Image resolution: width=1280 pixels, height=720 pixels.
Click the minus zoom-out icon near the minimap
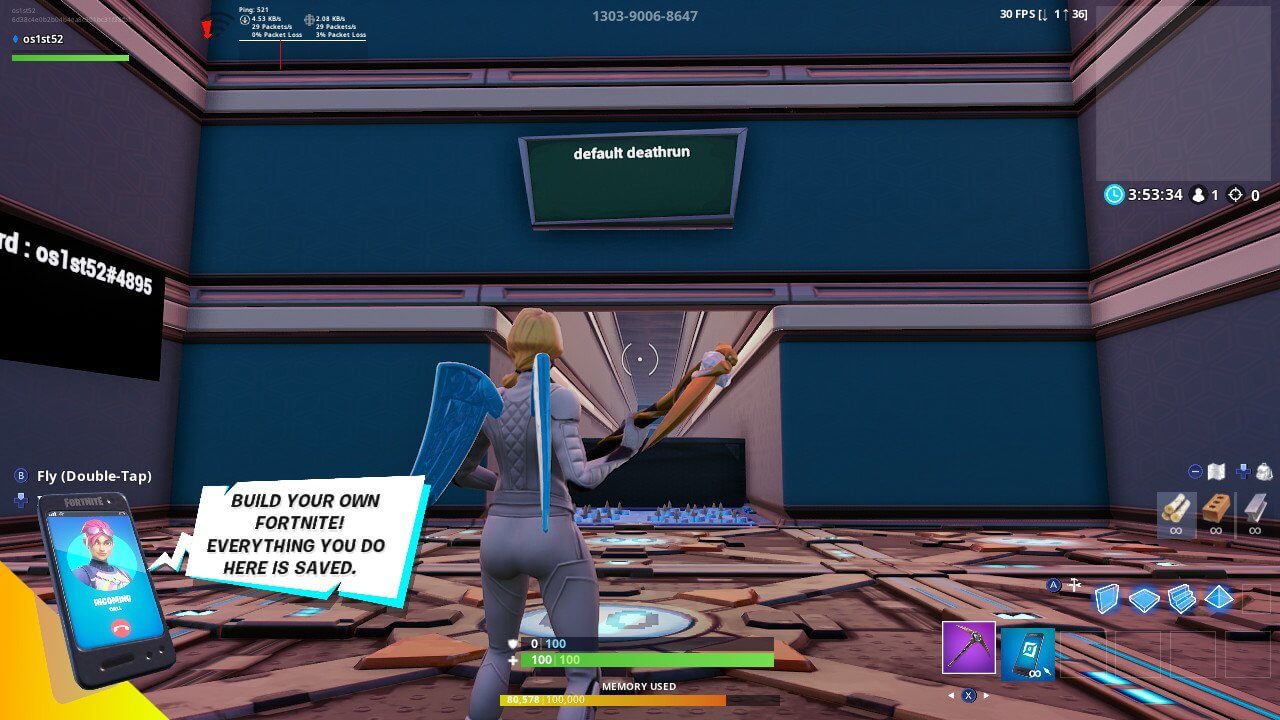[x=1194, y=471]
